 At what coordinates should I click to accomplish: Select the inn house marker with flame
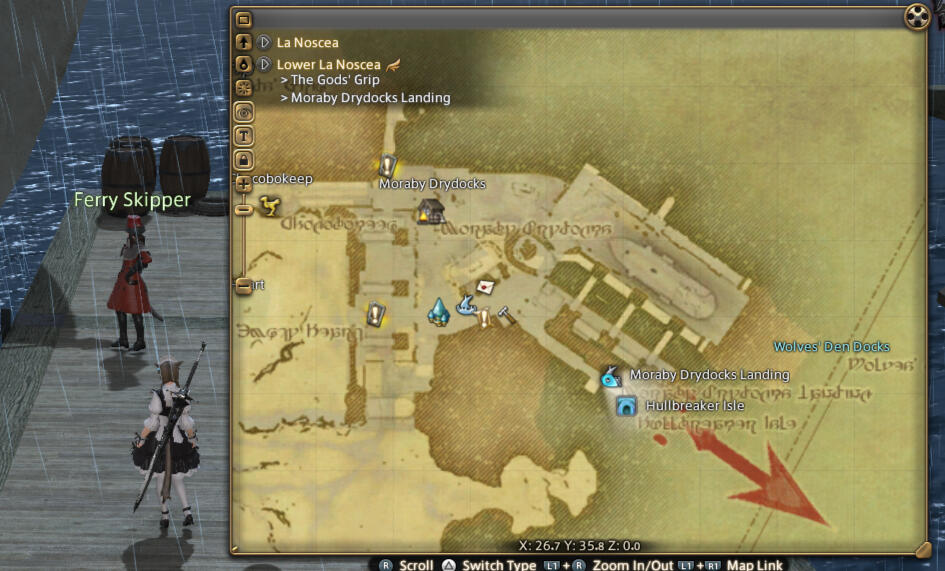[x=430, y=210]
